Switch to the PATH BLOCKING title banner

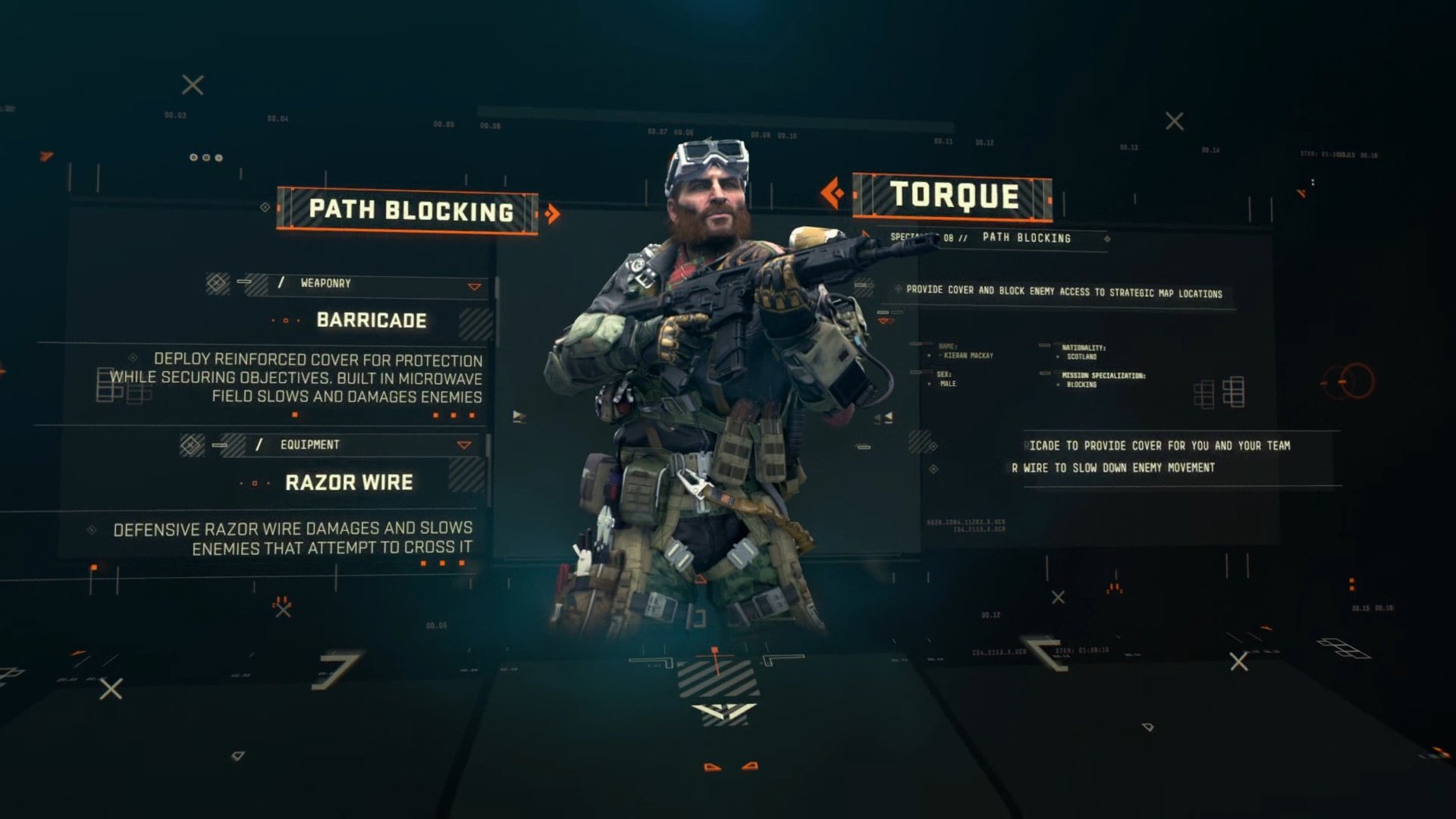coord(409,212)
